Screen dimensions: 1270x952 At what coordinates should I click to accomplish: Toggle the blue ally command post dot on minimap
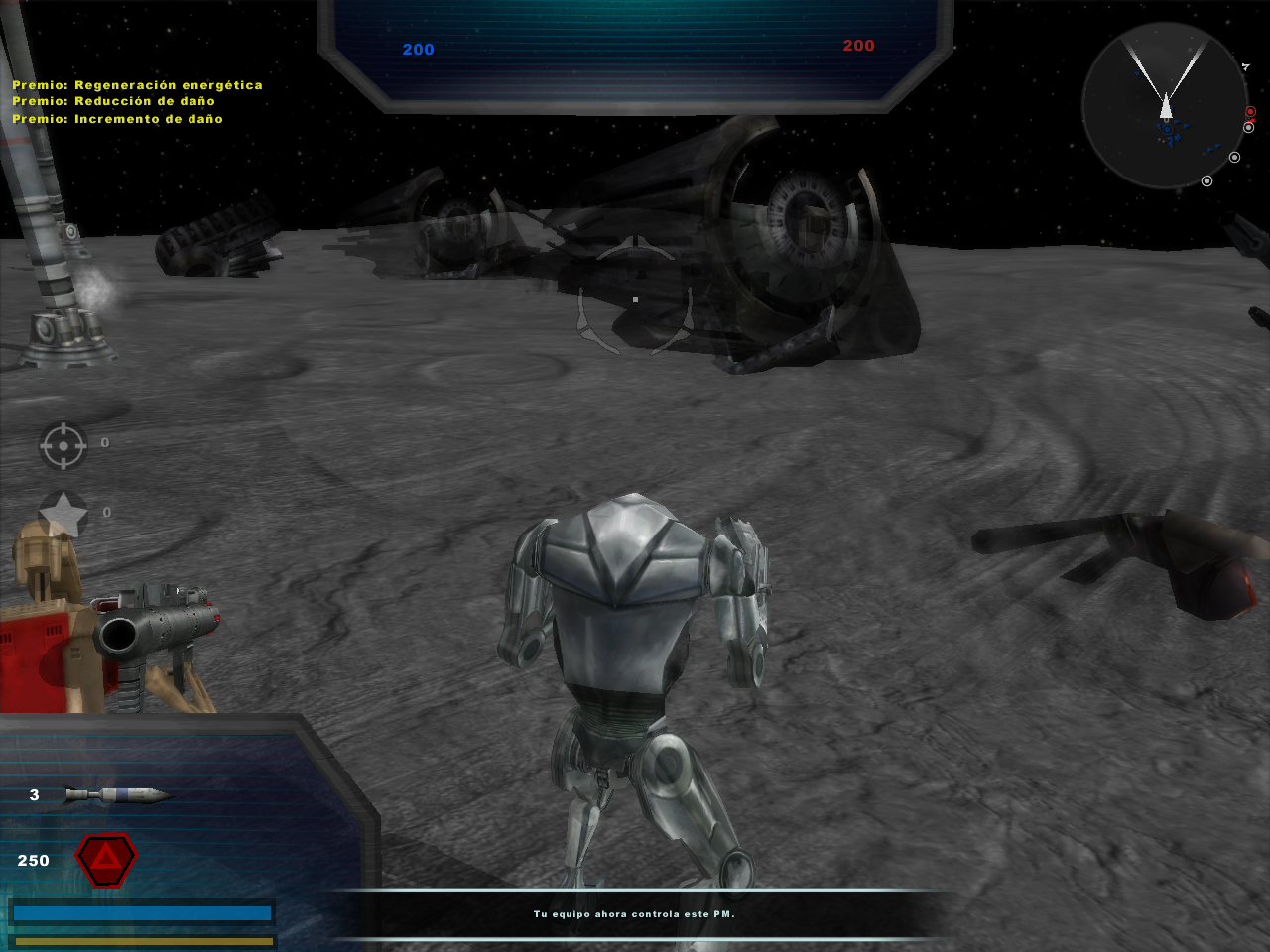[1167, 129]
